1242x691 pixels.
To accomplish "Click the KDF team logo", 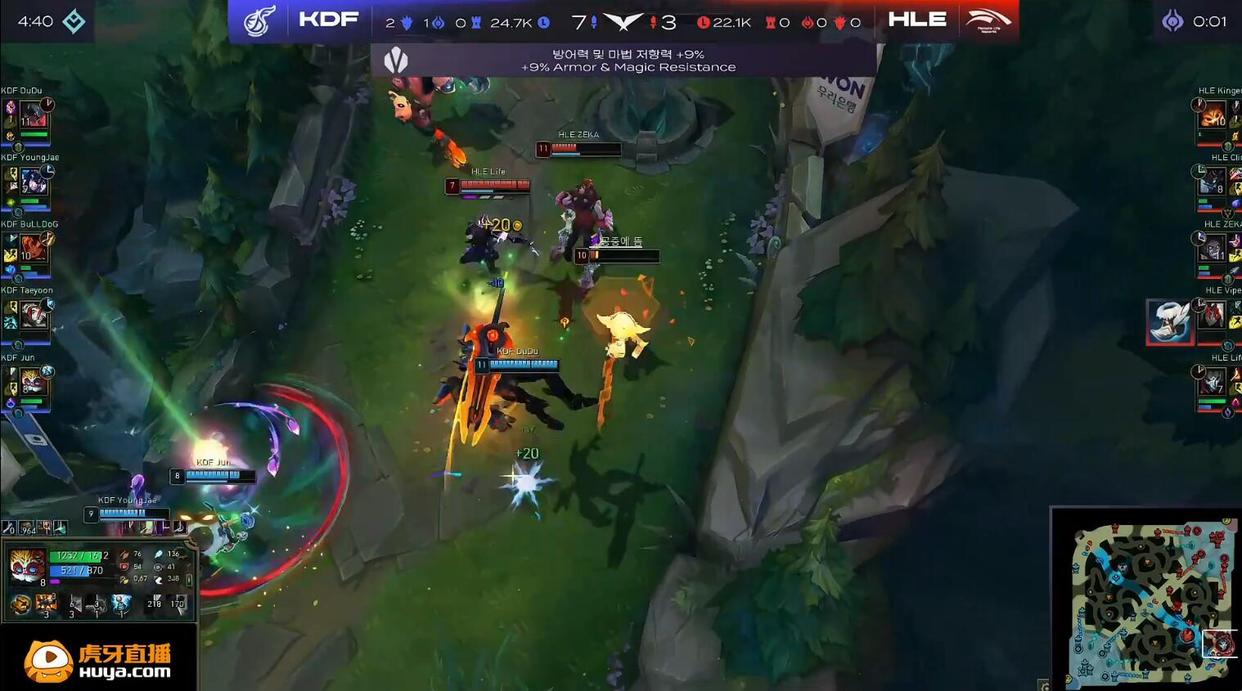I will click(x=260, y=20).
